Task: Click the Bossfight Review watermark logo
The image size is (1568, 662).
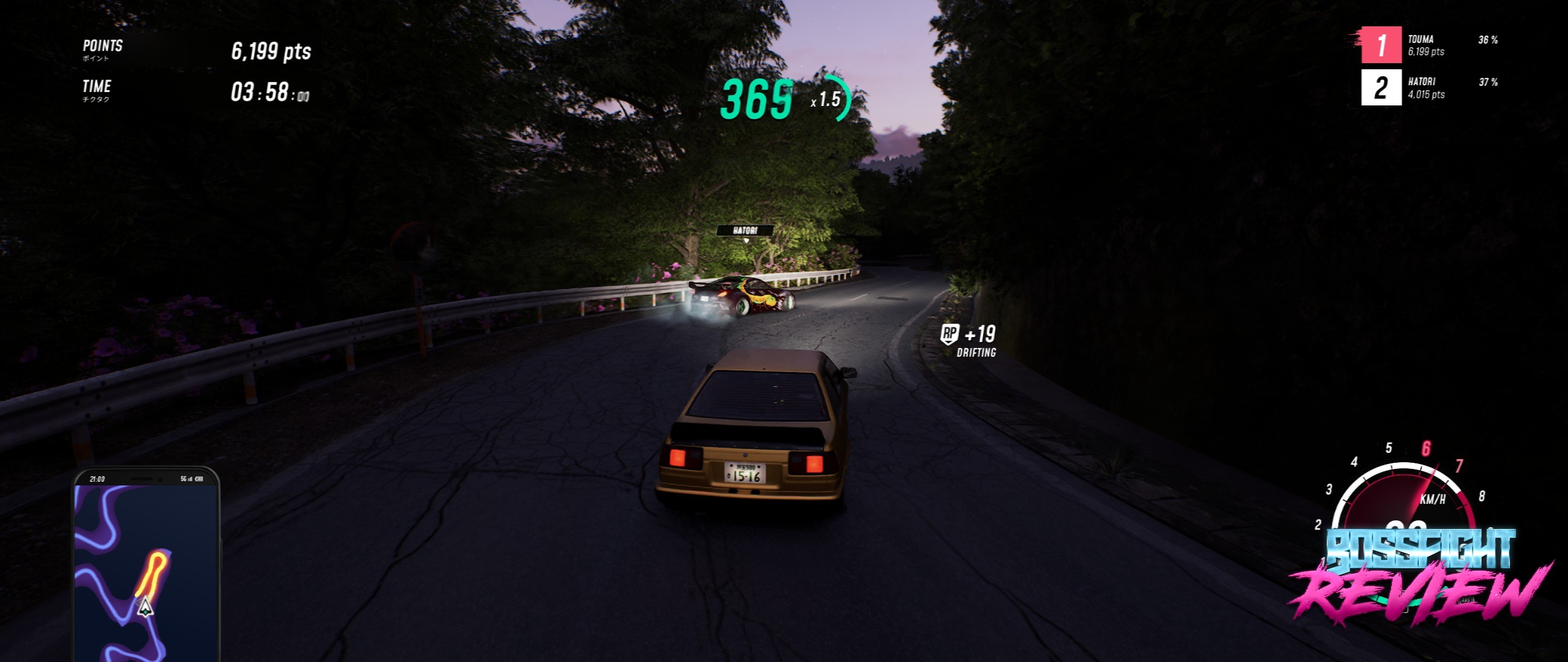Action: click(x=1420, y=576)
